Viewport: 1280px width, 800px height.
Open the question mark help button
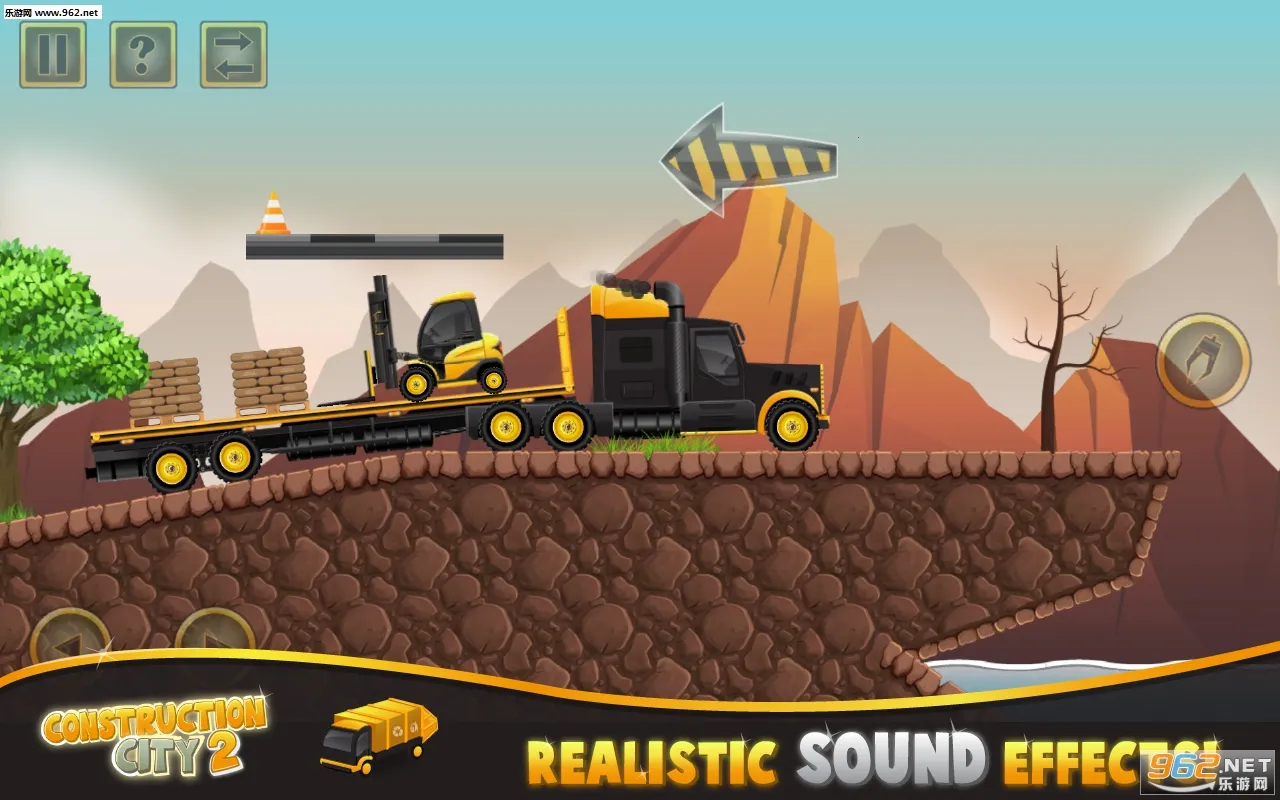click(x=143, y=55)
